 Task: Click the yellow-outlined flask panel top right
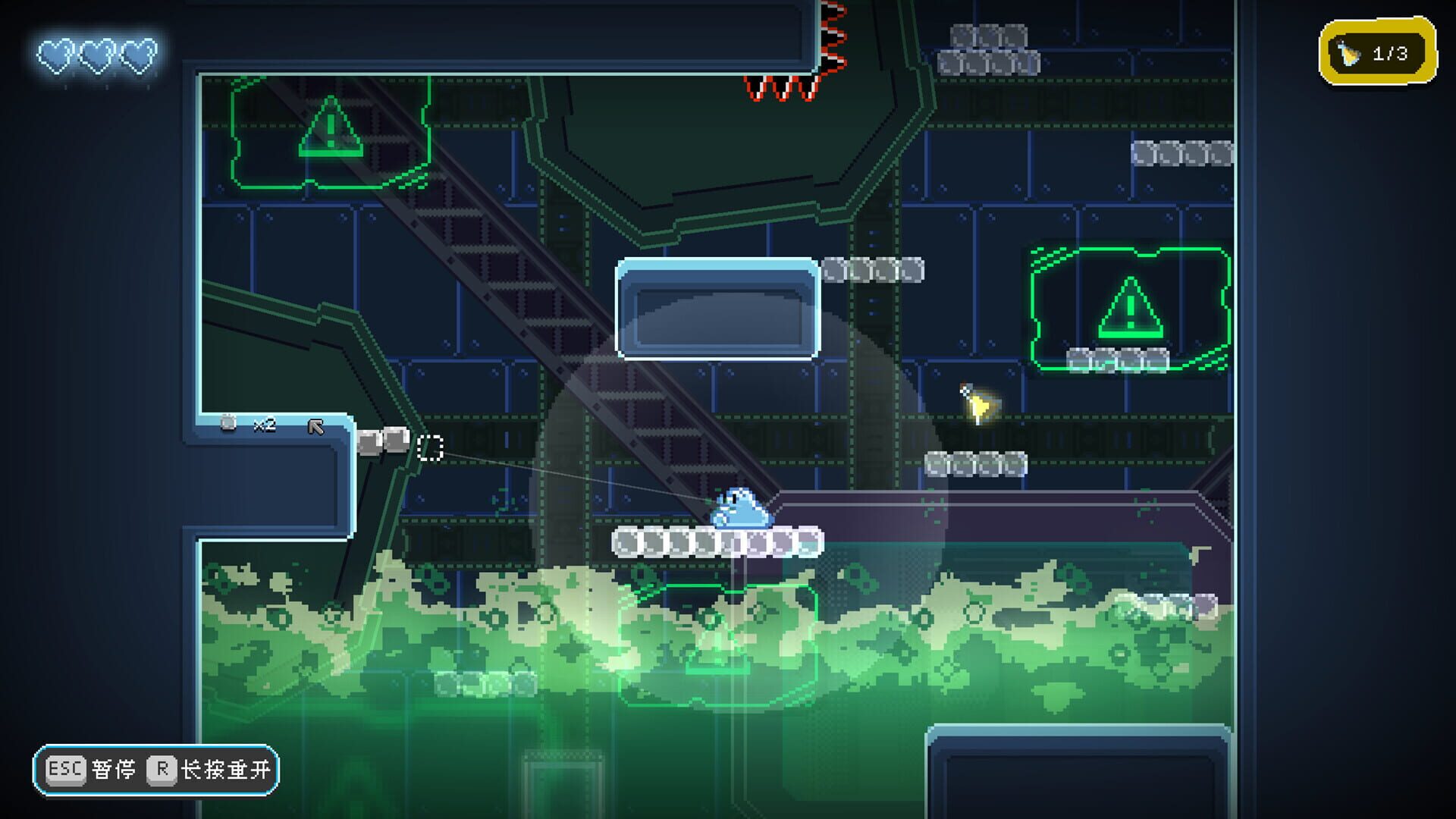1380,52
